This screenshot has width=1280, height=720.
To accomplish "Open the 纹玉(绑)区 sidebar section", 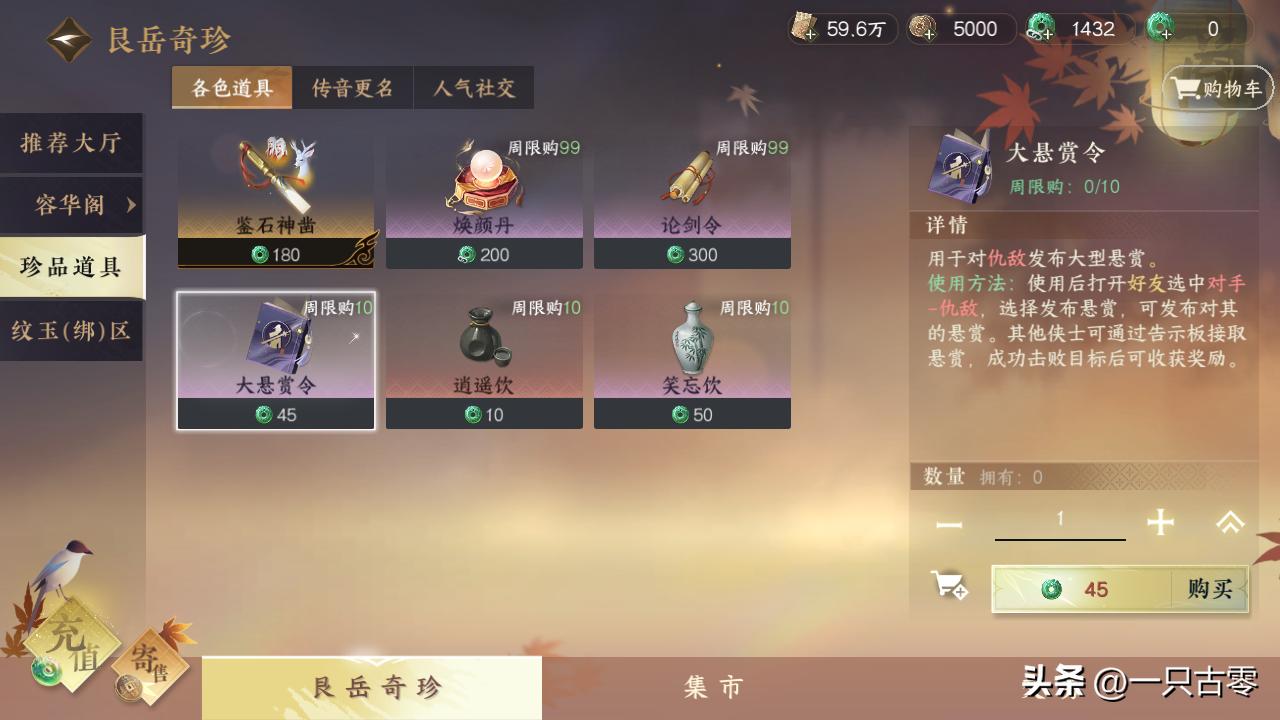I will tap(70, 330).
